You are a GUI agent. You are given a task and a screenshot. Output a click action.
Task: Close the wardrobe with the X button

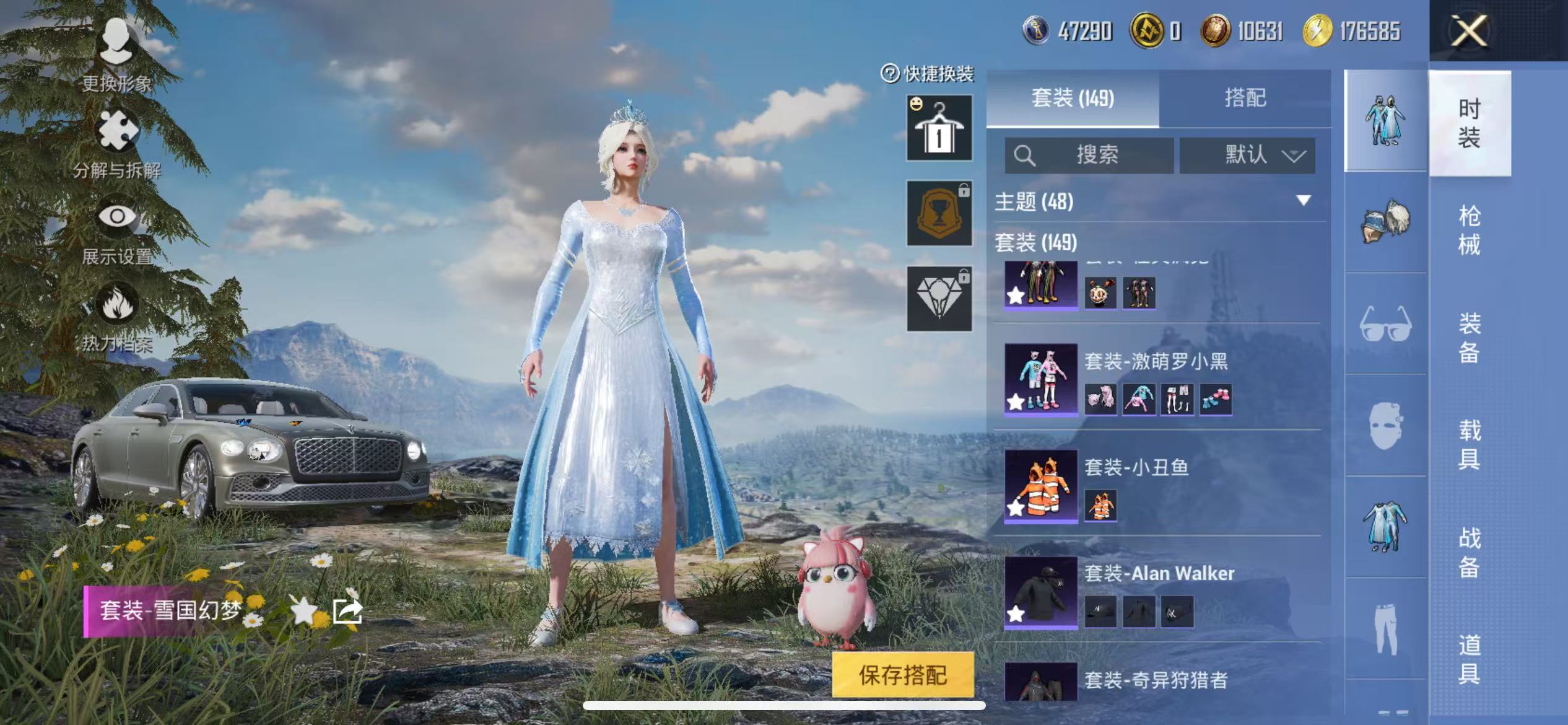pos(1468,31)
